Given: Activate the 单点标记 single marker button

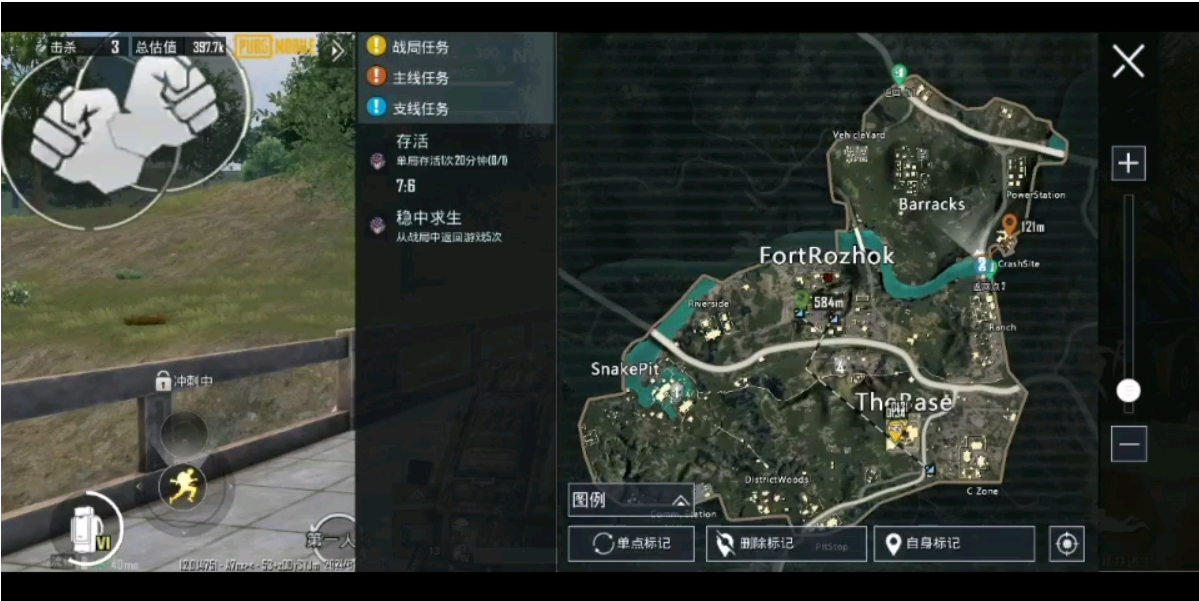Looking at the screenshot, I should (631, 544).
